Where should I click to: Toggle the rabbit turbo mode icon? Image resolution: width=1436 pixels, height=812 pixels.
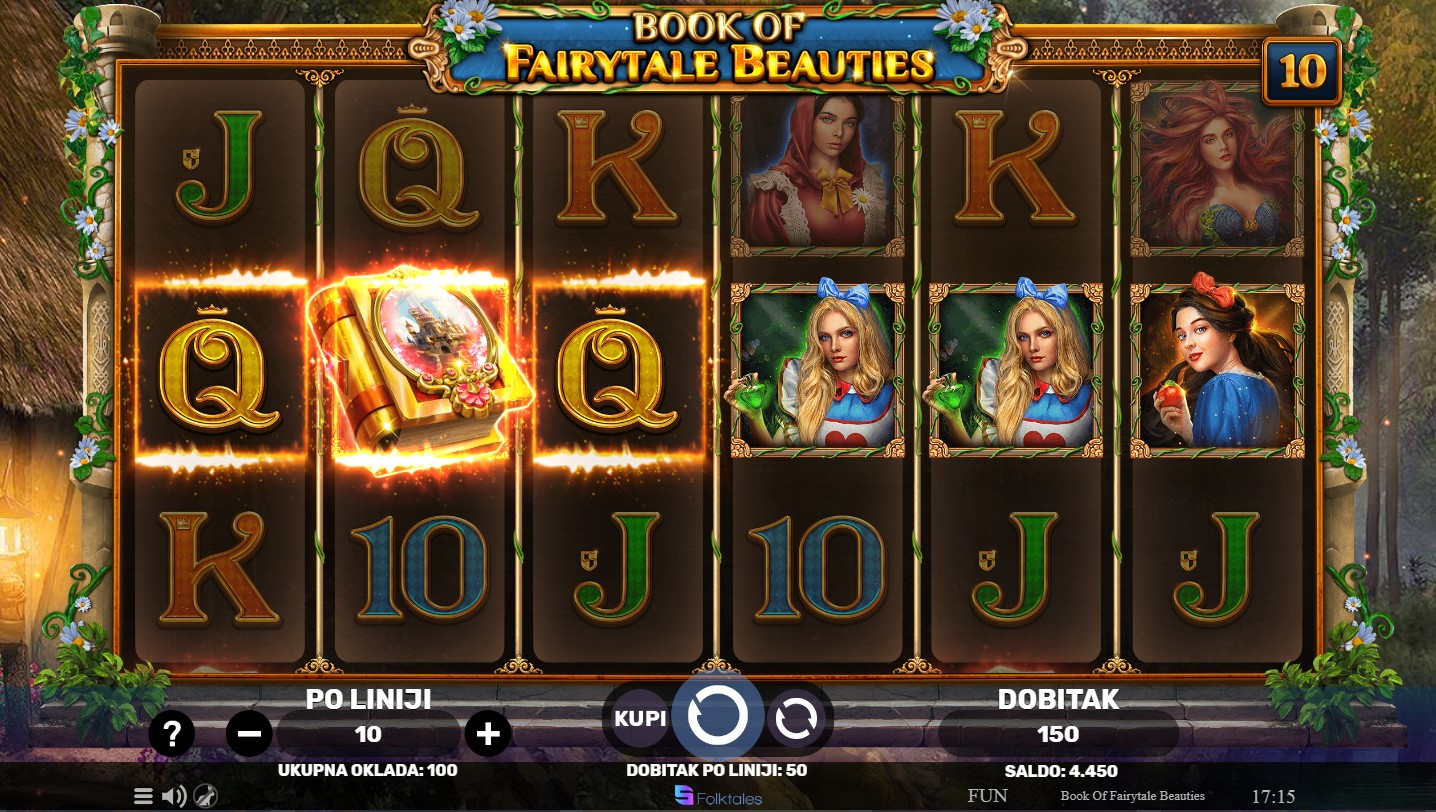tap(206, 796)
